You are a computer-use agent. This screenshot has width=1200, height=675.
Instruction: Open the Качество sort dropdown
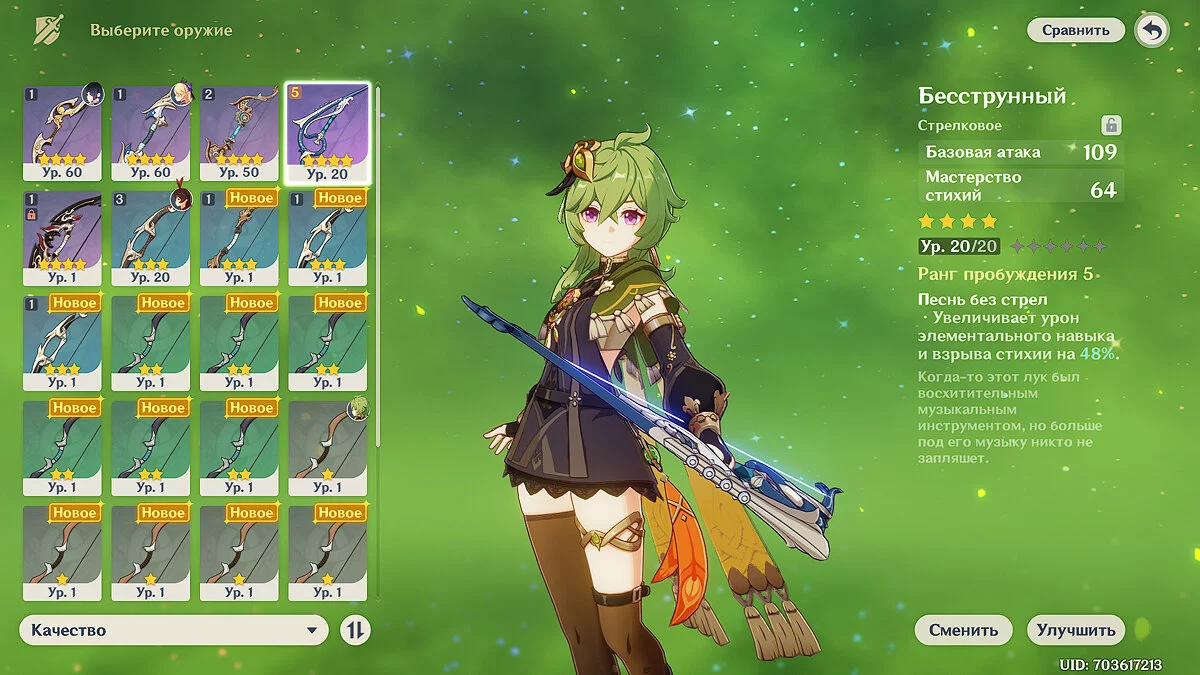click(174, 630)
